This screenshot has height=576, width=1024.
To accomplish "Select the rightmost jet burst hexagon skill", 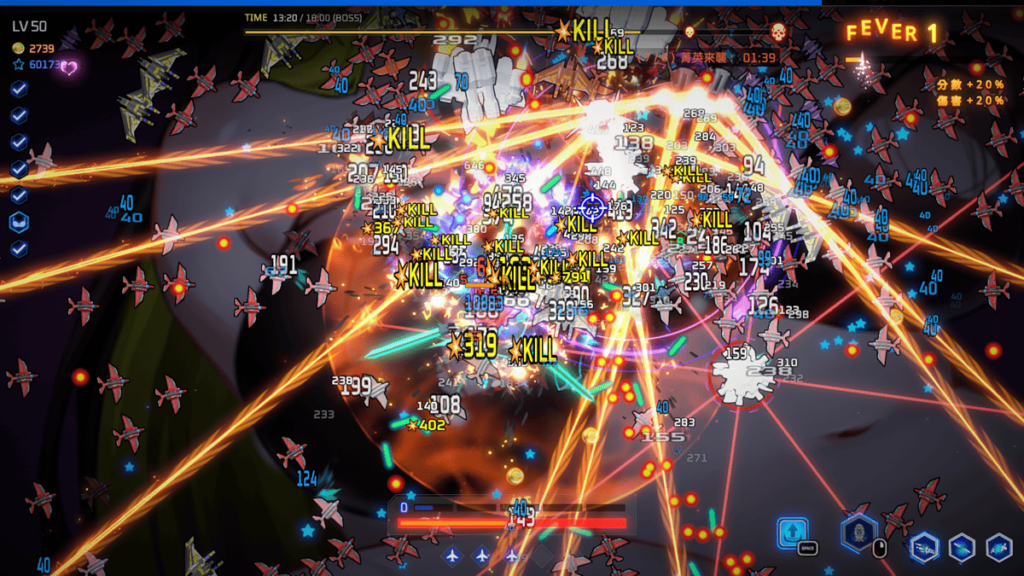I will (x=999, y=547).
